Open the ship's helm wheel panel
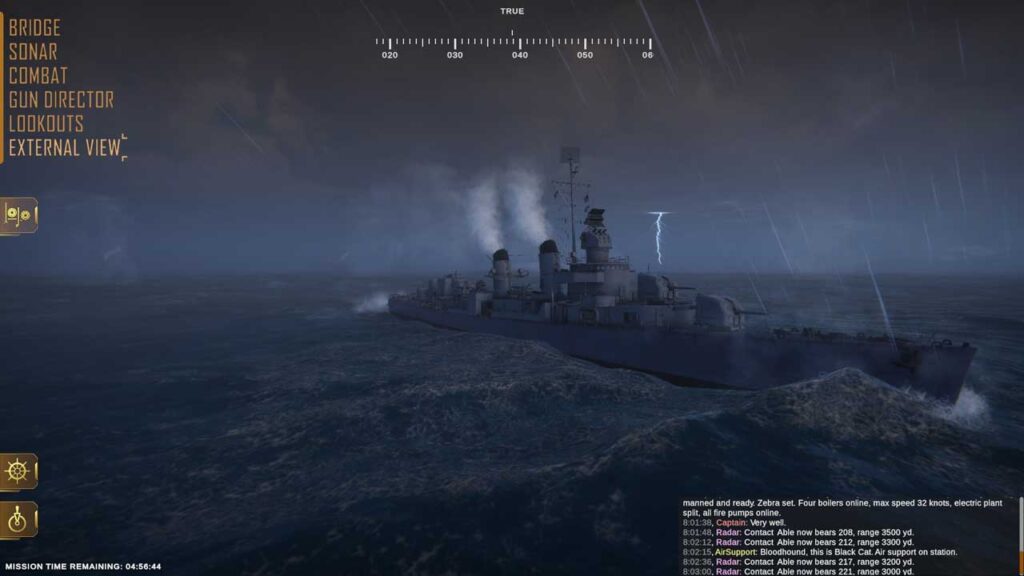 pyautogui.click(x=19, y=471)
